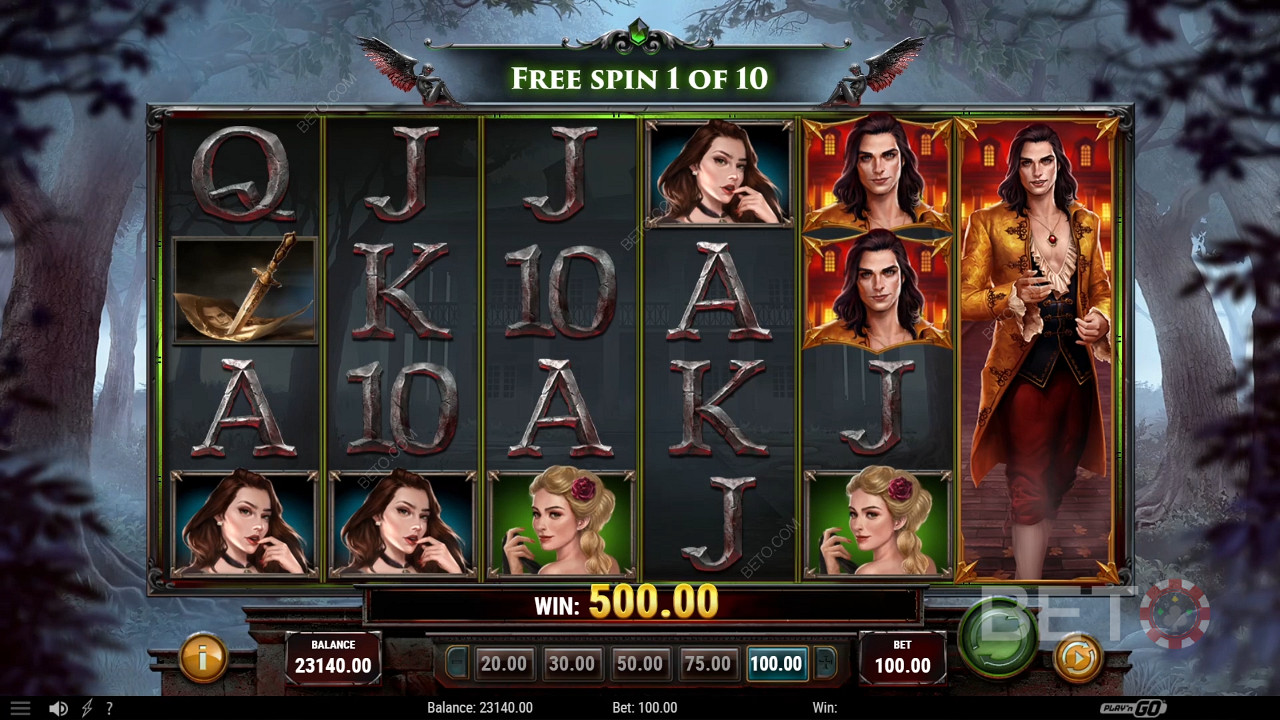1280x720 pixels.
Task: Toggle the sound speaker icon
Action: [x=58, y=708]
